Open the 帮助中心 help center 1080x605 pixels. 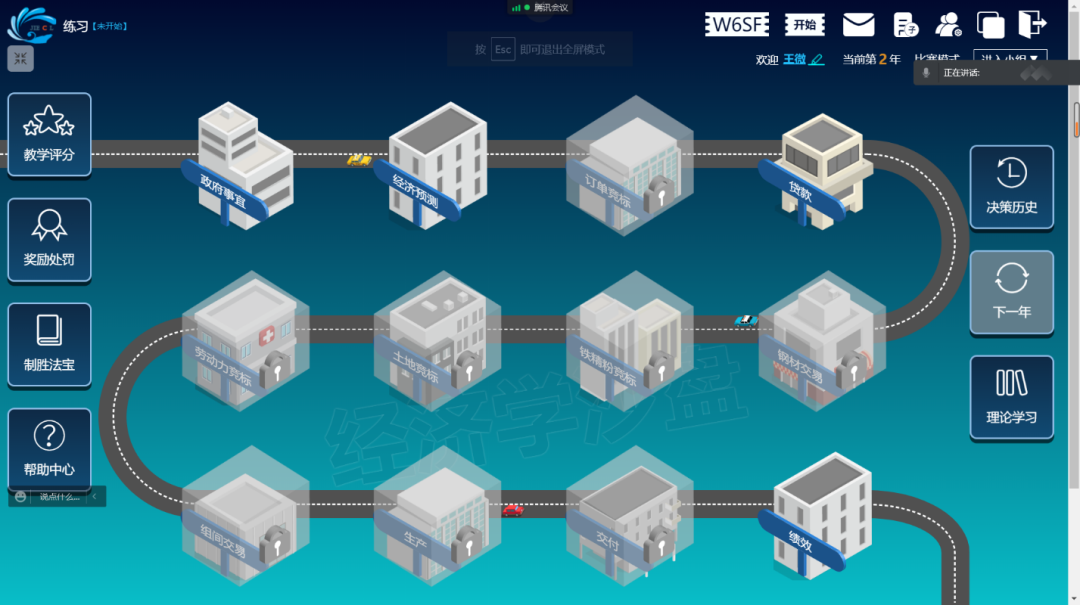tap(49, 449)
